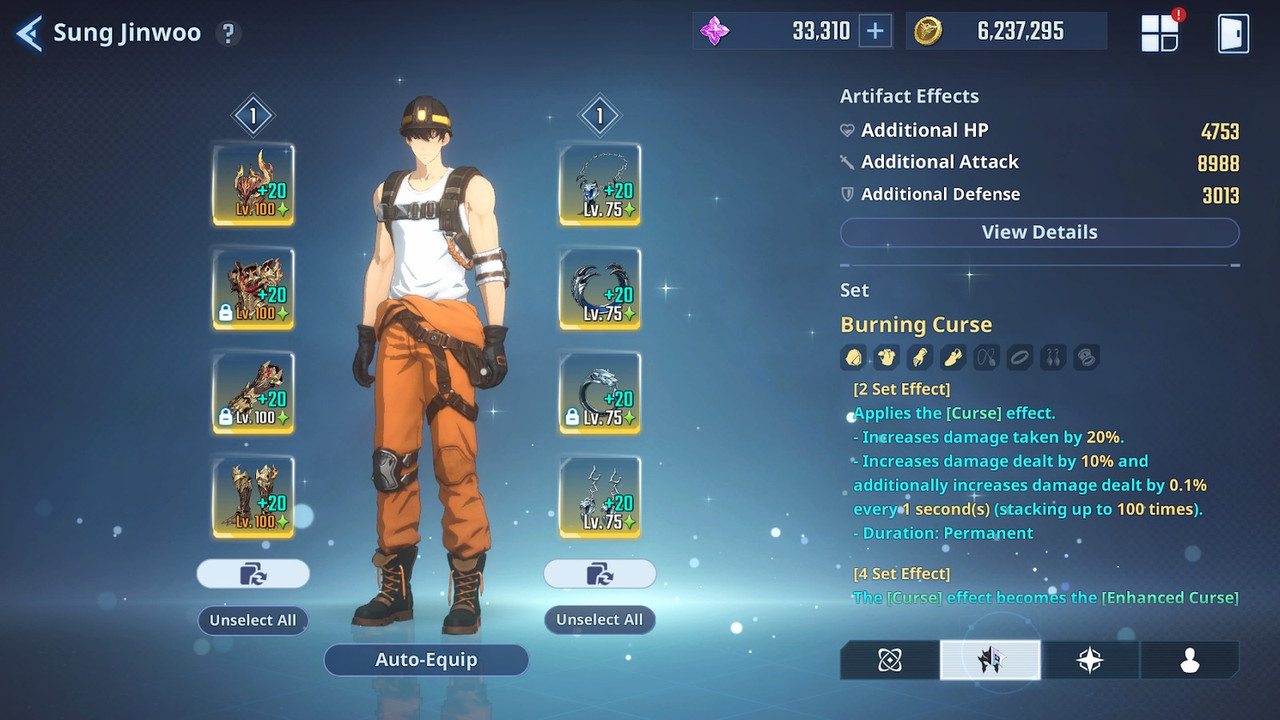Select the earrings artifact slot
Screen dimensions: 1280x720
[600, 497]
